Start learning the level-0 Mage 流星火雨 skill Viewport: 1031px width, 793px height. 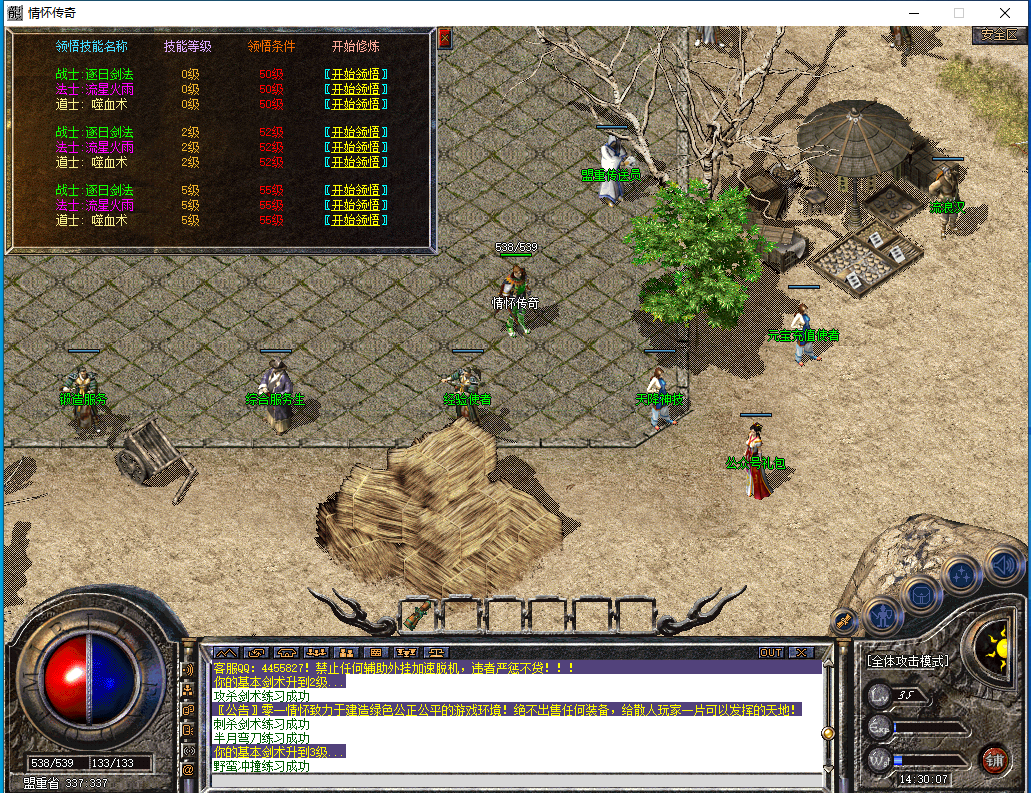coord(355,89)
